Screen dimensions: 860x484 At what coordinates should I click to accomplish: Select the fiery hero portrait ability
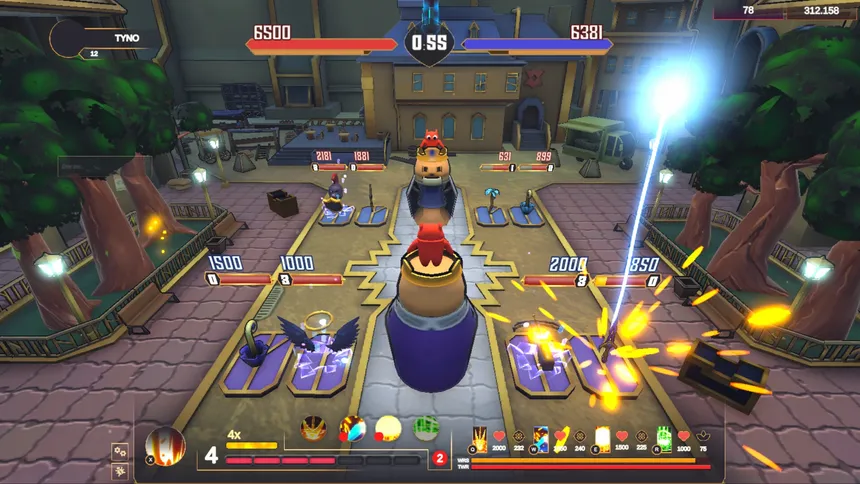pyautogui.click(x=165, y=446)
